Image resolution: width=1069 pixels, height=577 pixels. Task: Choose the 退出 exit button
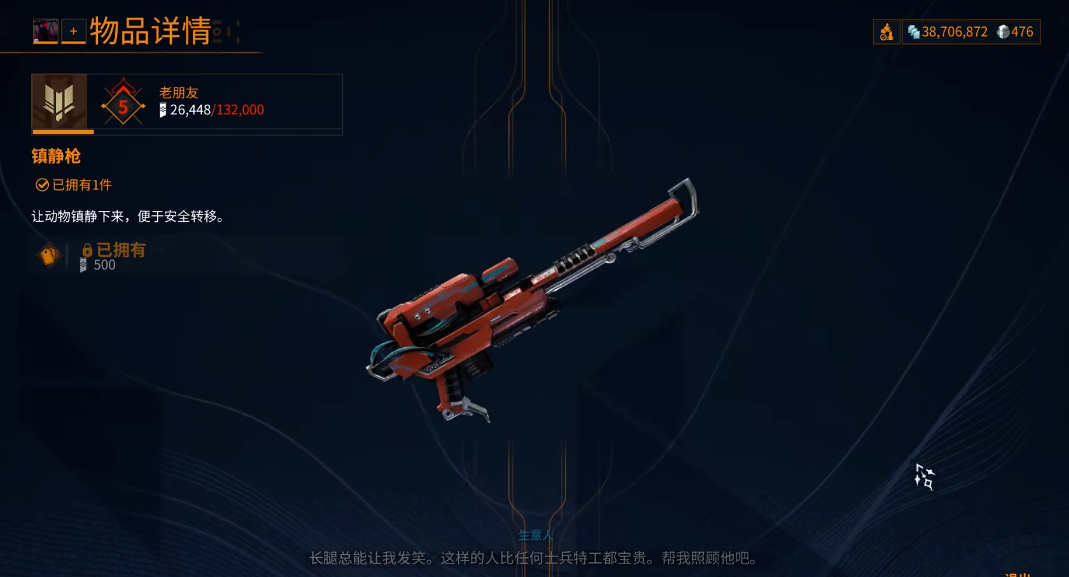1018,573
